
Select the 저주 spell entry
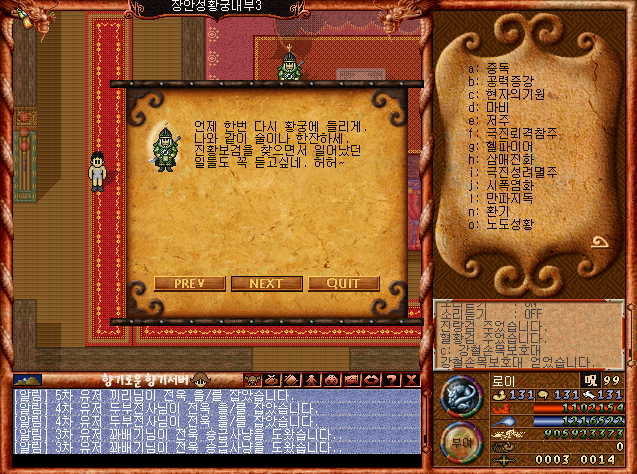pos(497,120)
